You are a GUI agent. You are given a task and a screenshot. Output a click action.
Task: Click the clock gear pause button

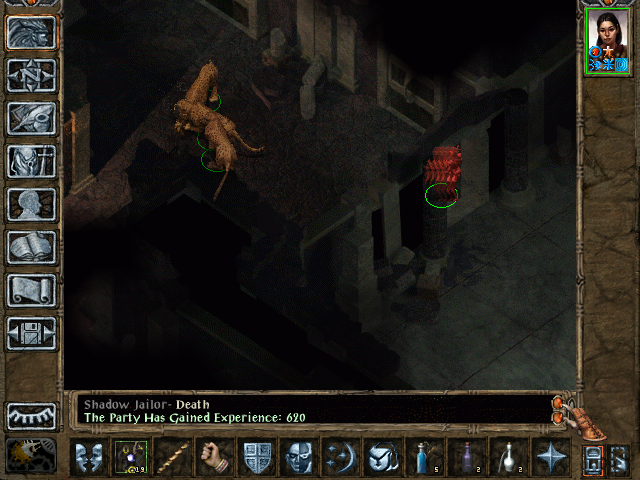[31, 455]
